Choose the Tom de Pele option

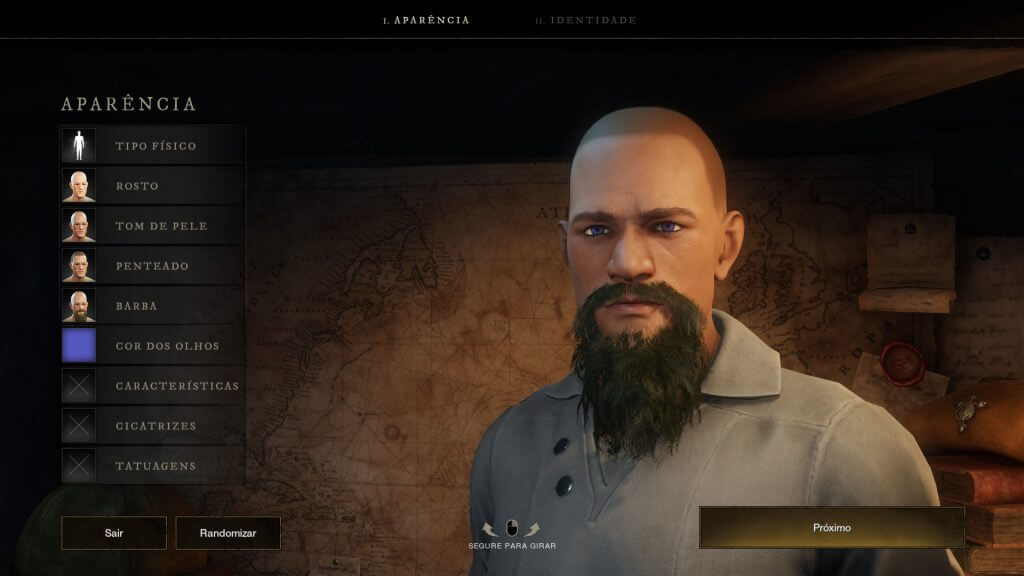[x=153, y=226]
